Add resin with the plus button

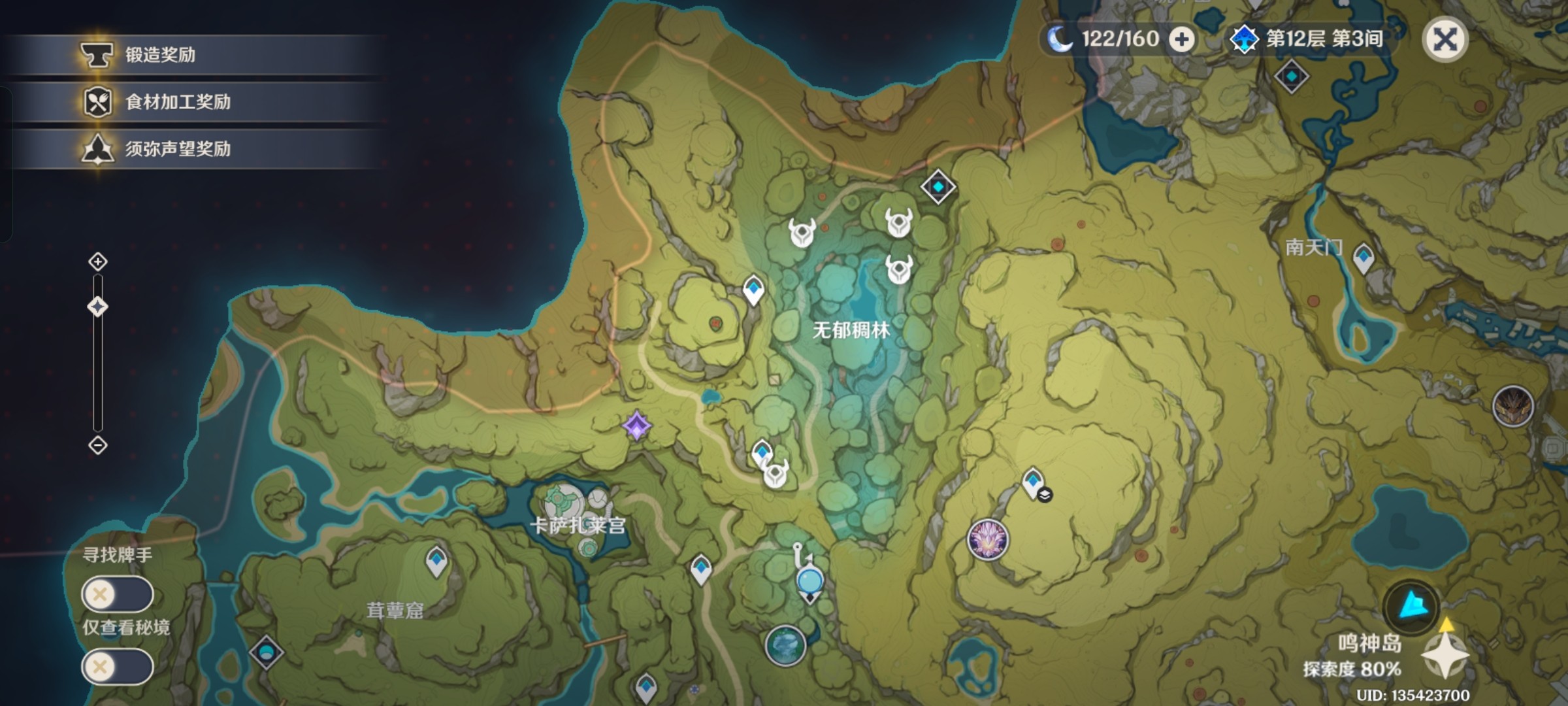[1181, 40]
